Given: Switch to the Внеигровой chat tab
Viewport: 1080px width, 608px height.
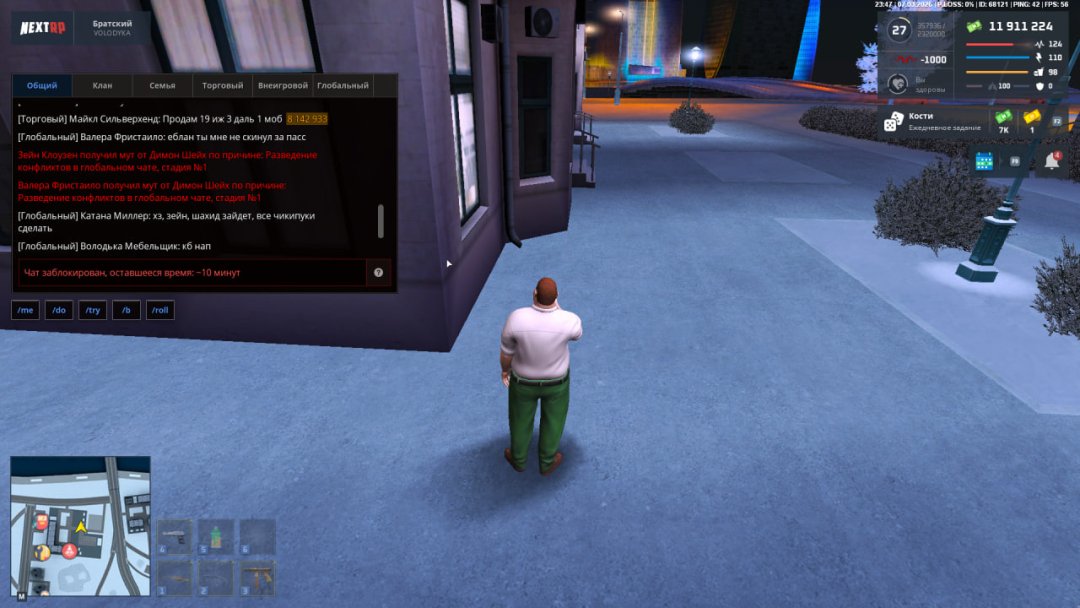Looking at the screenshot, I should (282, 86).
